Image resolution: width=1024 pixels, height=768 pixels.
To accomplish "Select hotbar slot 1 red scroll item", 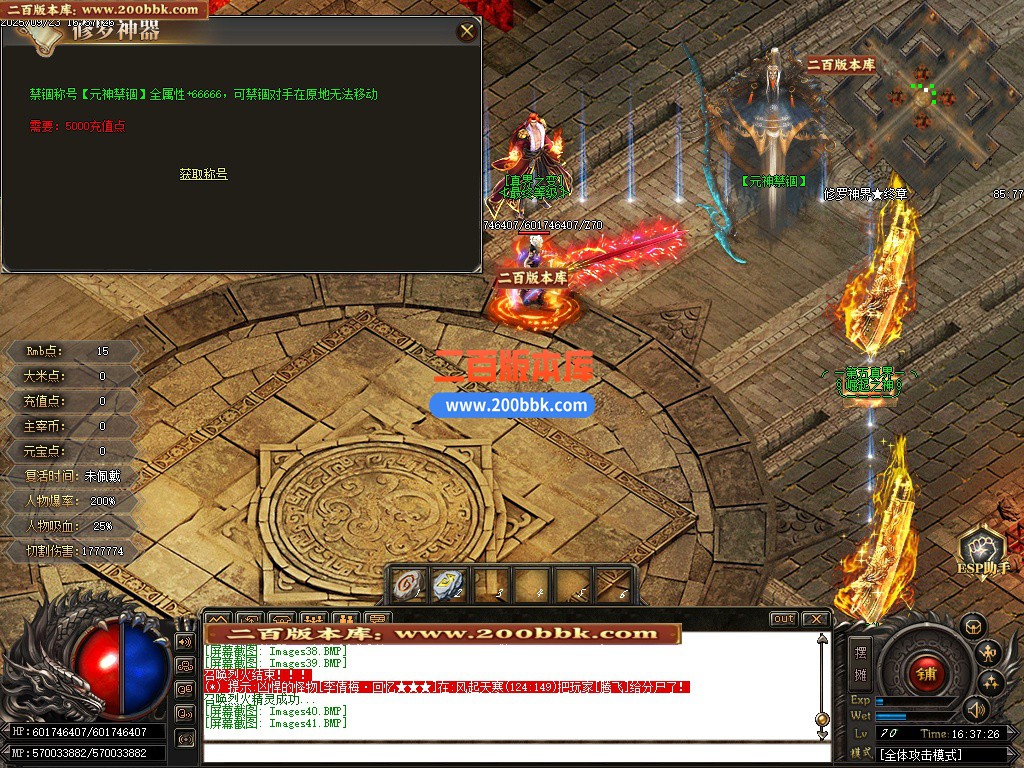I will (x=409, y=584).
